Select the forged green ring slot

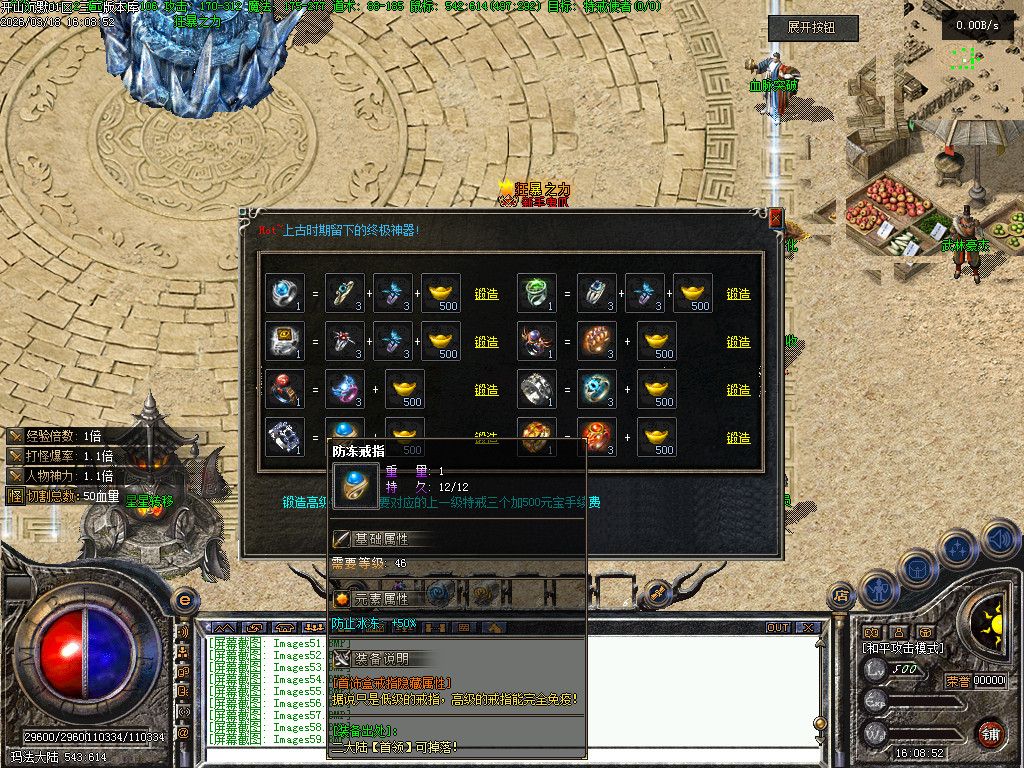point(537,293)
